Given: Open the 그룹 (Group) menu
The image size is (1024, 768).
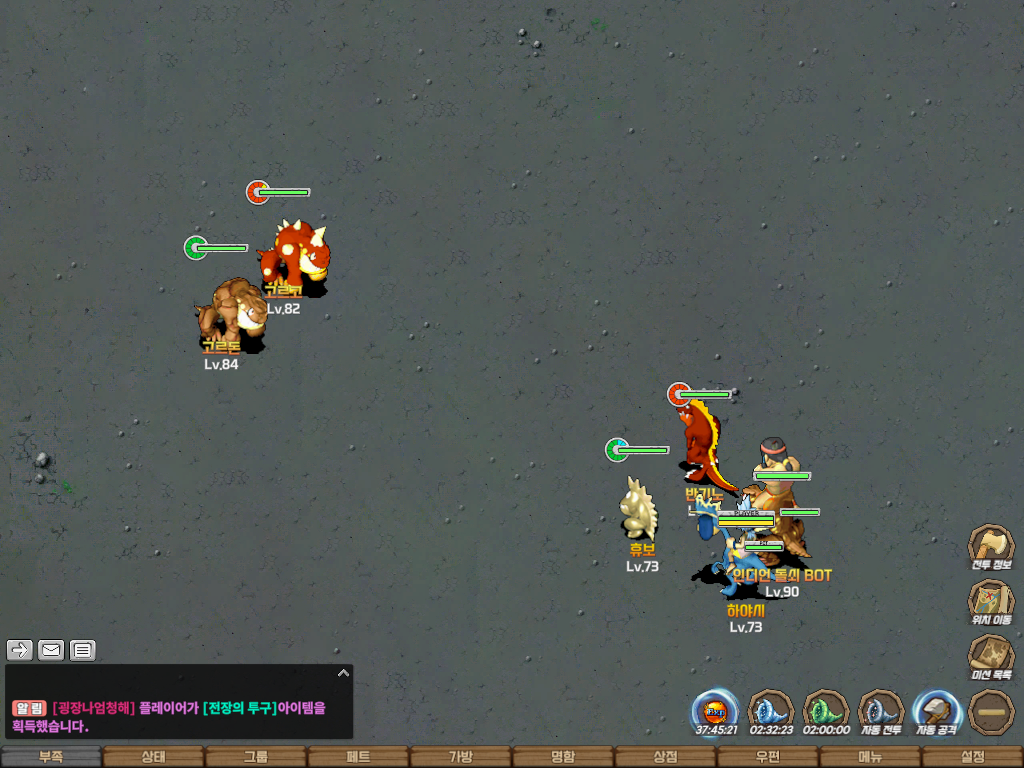Looking at the screenshot, I should pos(256,757).
